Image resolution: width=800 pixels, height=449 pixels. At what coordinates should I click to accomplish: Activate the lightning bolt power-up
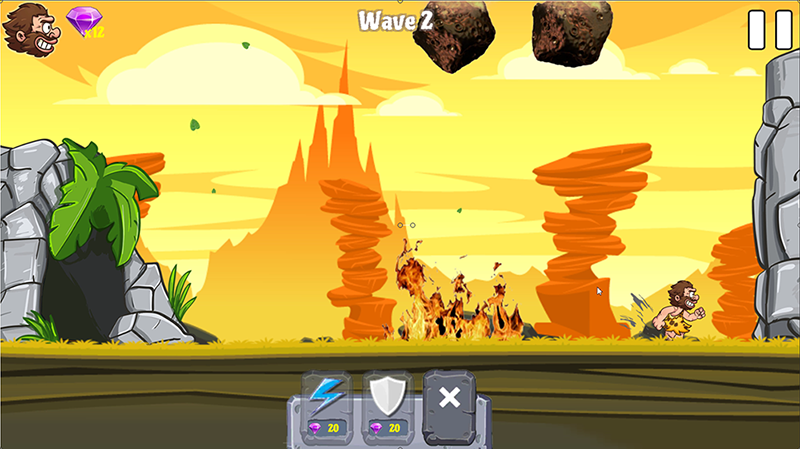[x=326, y=405]
